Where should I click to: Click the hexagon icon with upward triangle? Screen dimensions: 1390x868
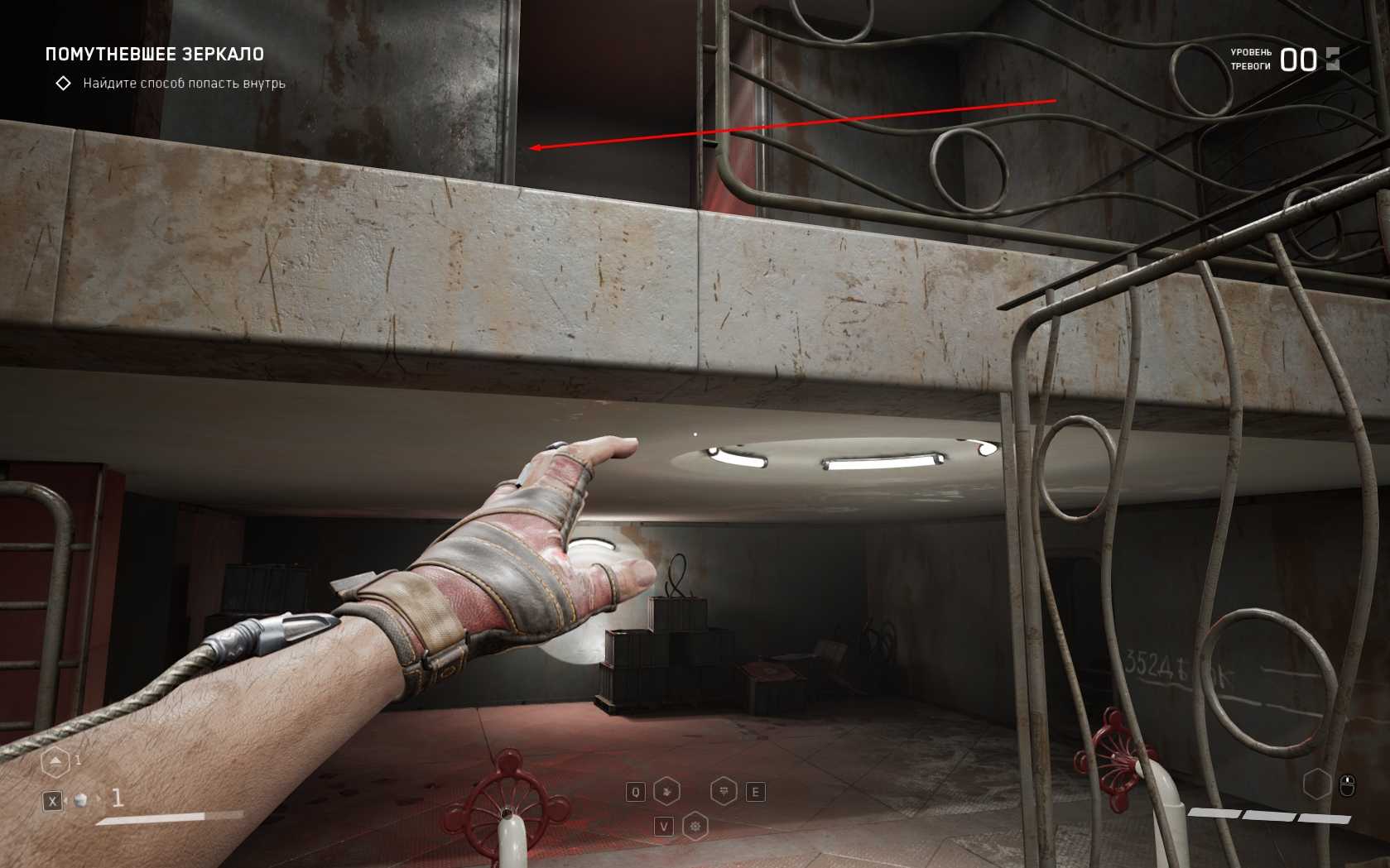point(55,761)
